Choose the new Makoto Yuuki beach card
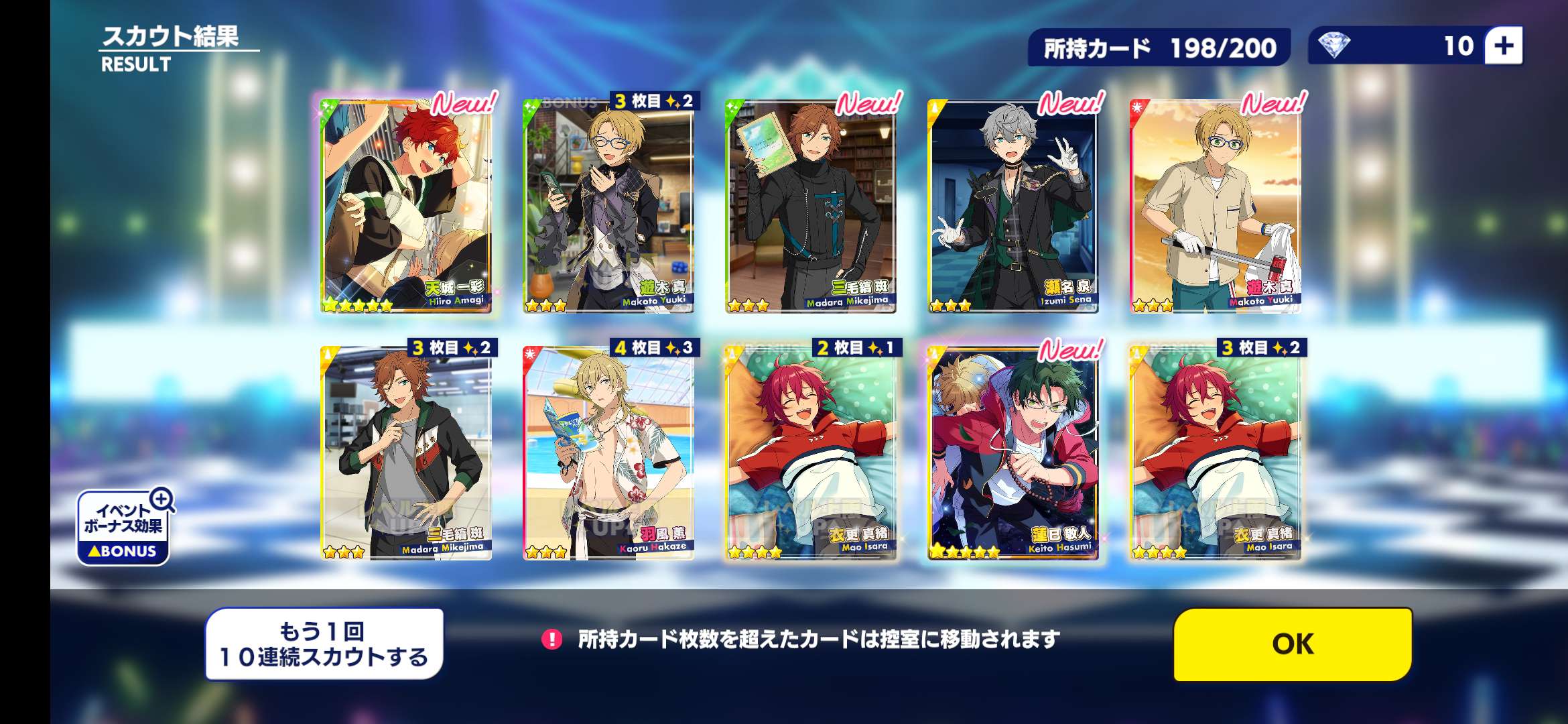 coord(1216,206)
